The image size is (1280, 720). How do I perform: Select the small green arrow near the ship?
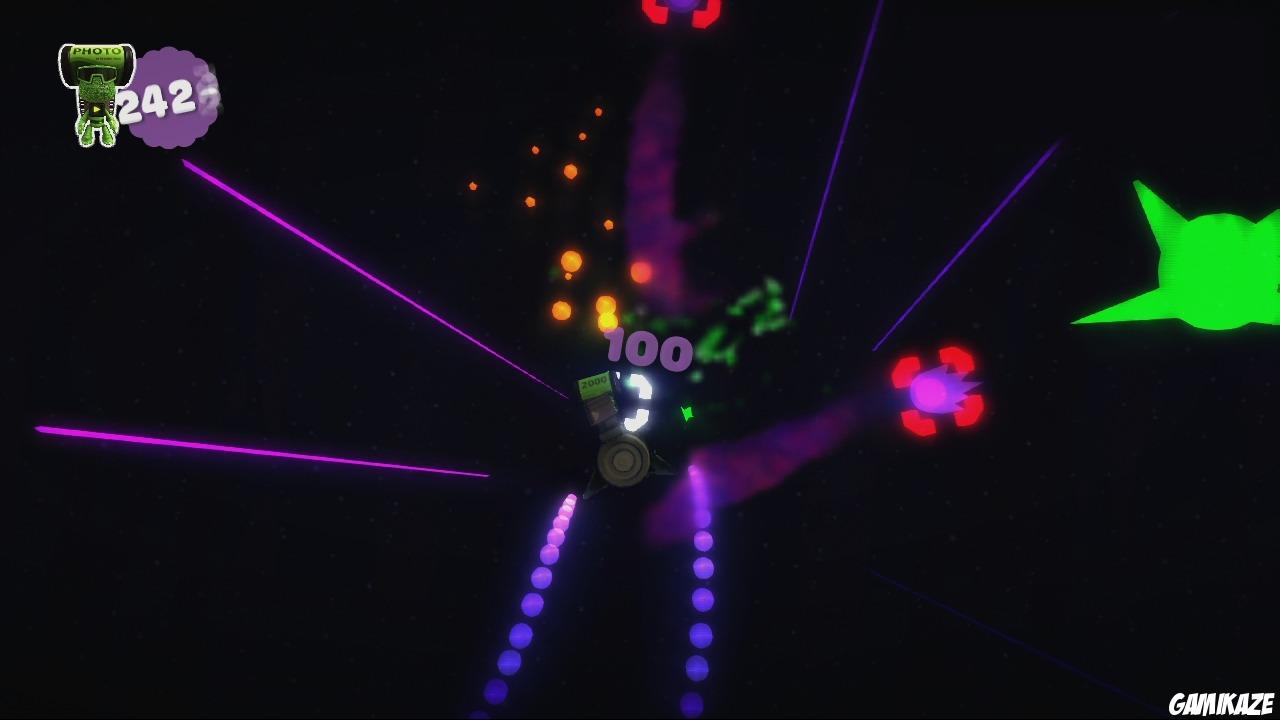686,413
